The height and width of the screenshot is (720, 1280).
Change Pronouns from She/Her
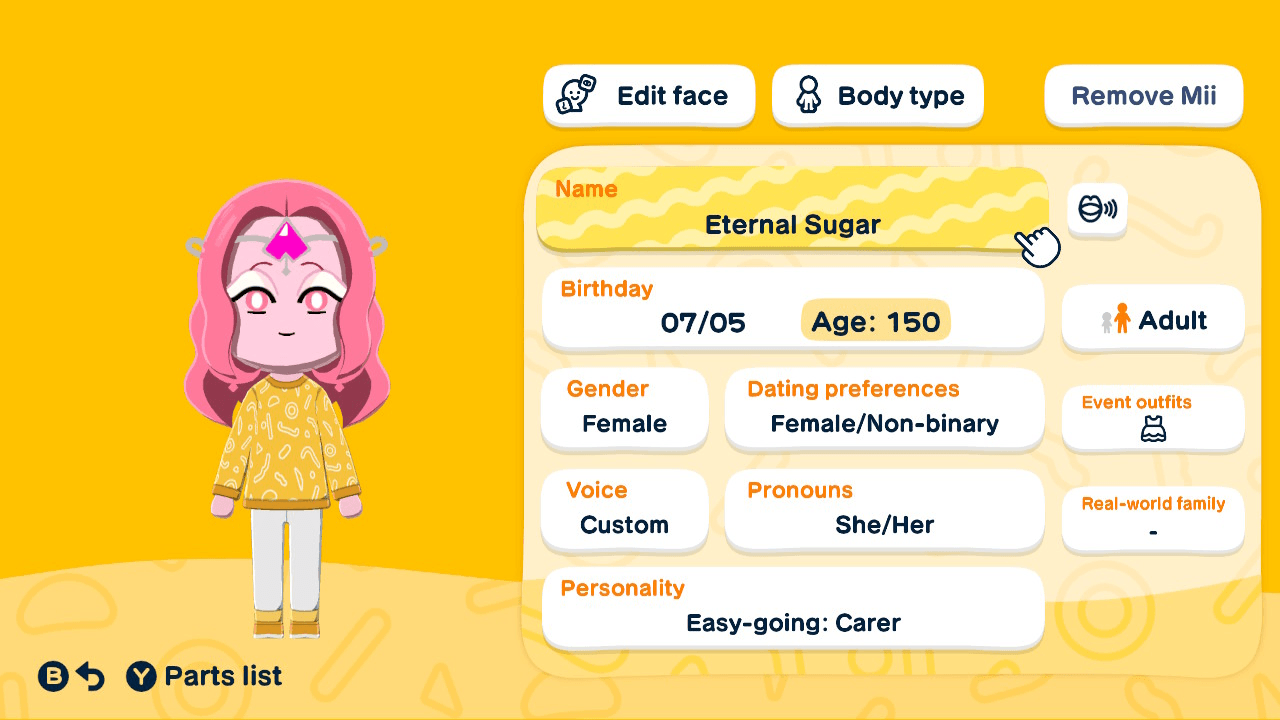884,510
